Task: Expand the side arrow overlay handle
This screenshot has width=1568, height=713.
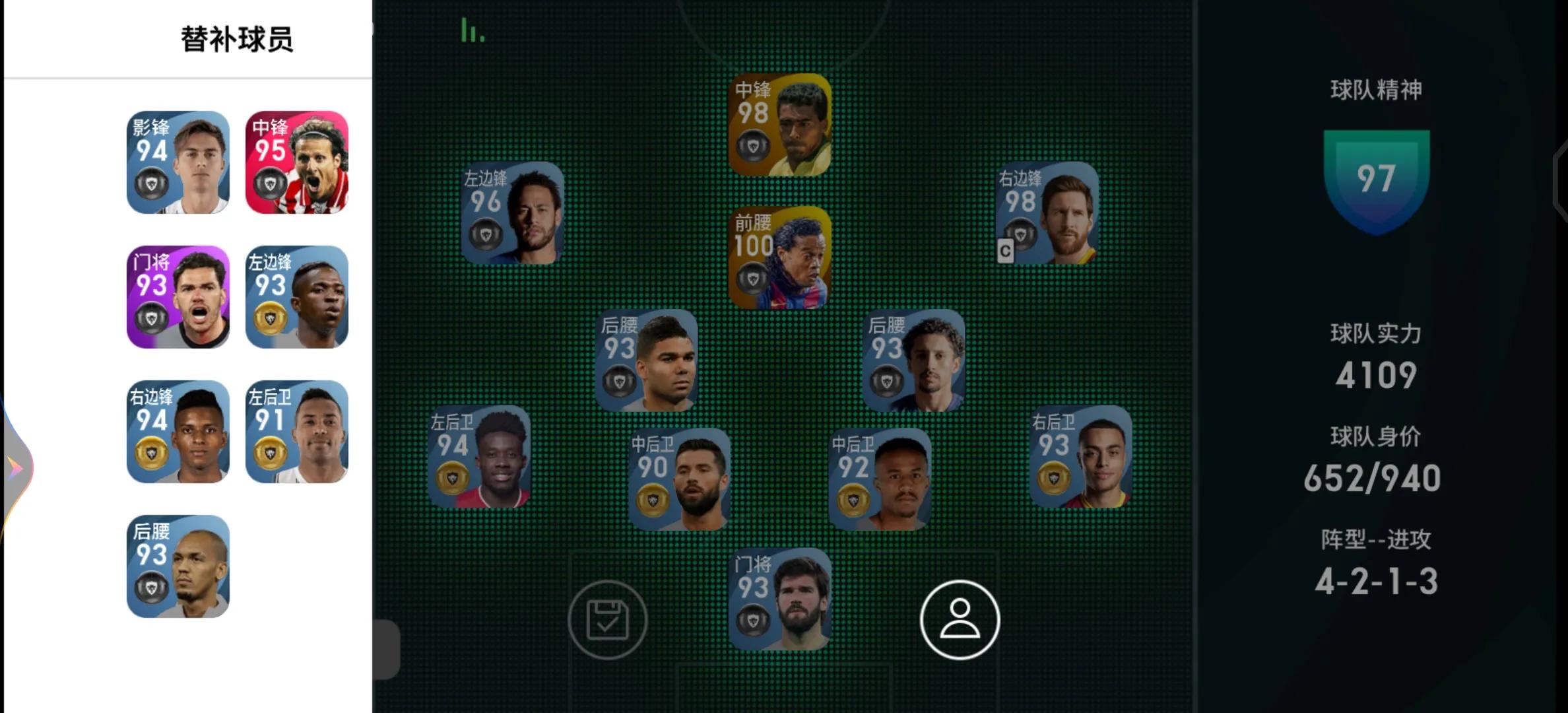Action: [16, 467]
